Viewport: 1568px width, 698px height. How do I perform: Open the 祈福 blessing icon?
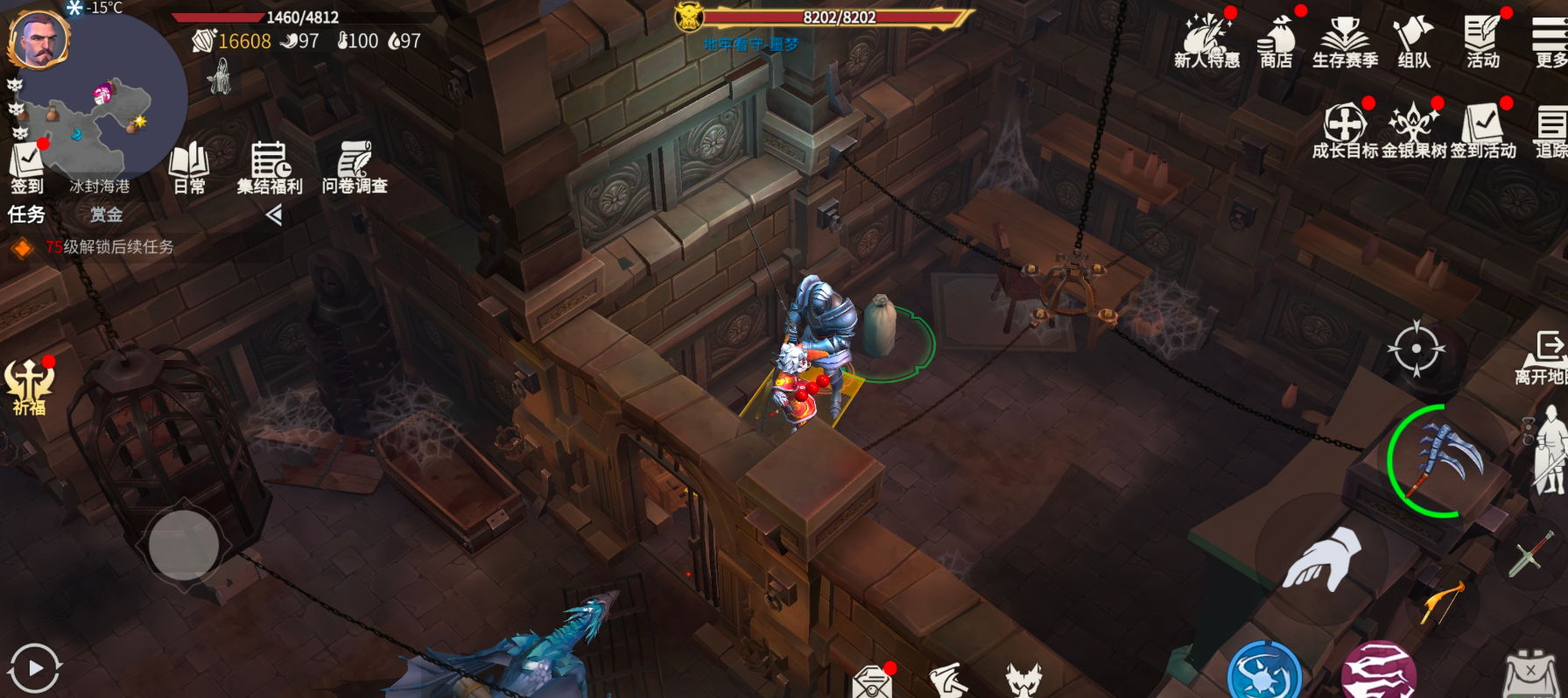[29, 385]
